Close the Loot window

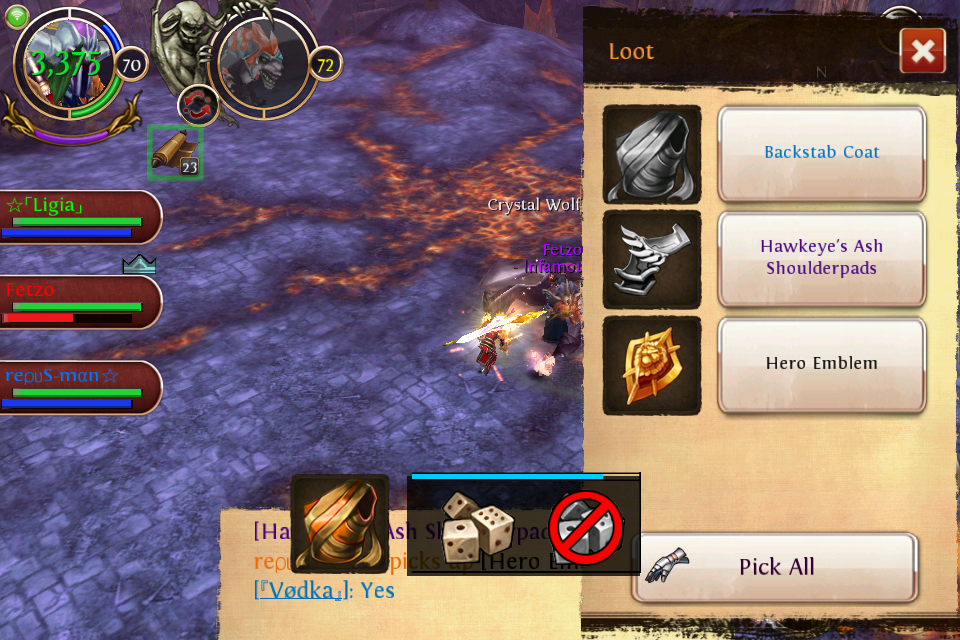pos(922,51)
